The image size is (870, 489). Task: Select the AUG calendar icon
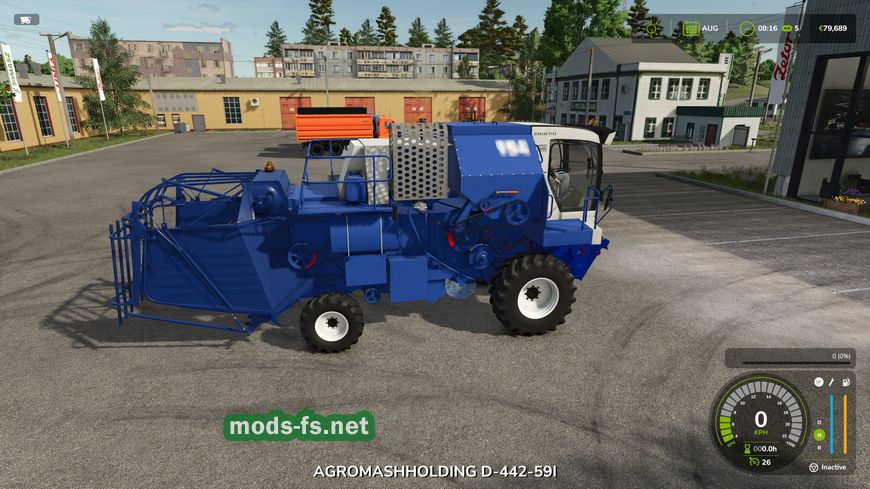pyautogui.click(x=691, y=29)
